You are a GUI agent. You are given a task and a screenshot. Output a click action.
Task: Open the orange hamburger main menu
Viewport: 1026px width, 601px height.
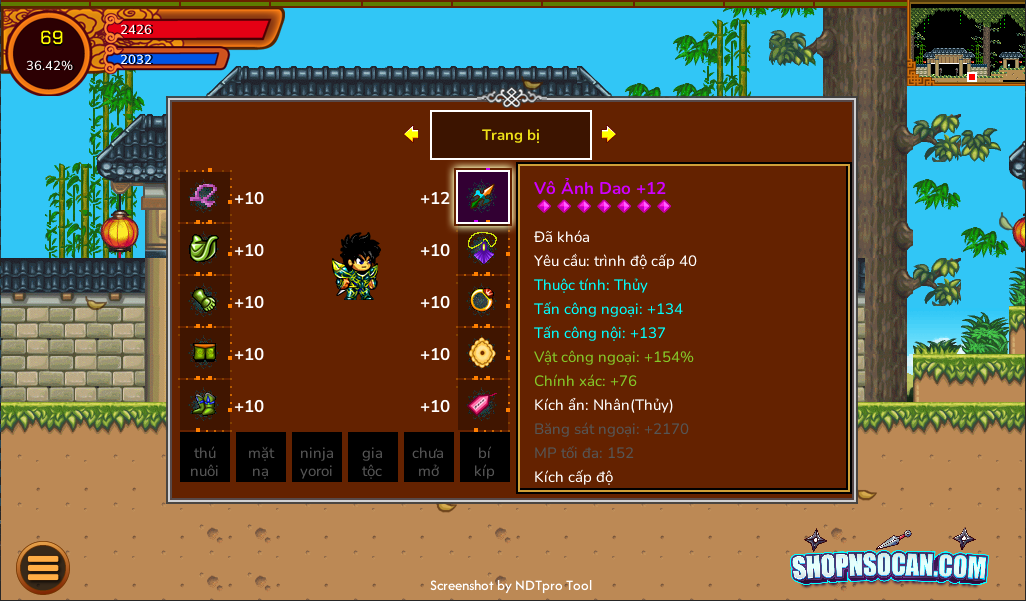(43, 567)
